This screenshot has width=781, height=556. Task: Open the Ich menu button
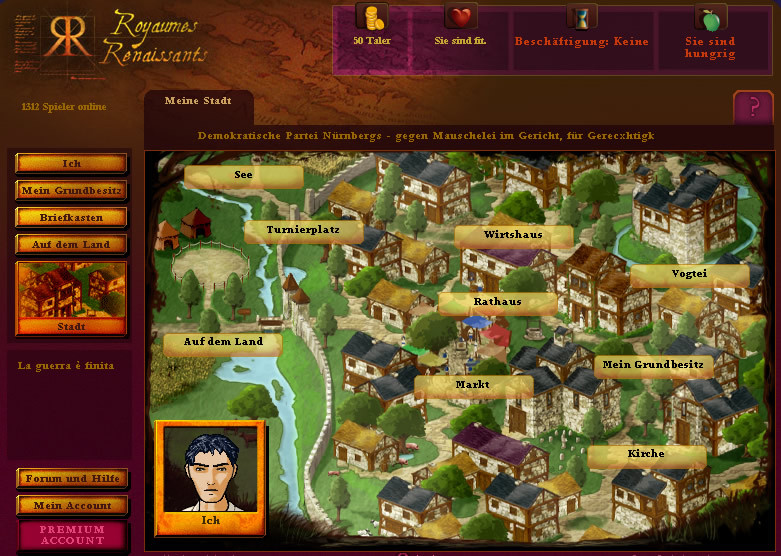[x=71, y=163]
